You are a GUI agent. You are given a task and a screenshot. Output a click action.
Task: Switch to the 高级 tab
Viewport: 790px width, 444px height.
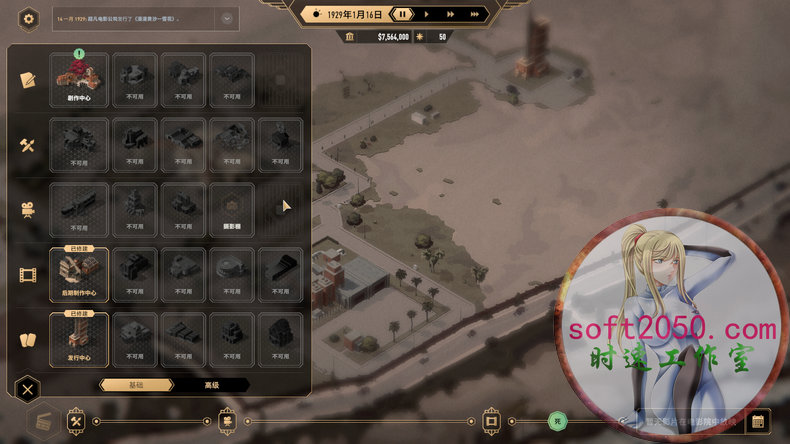coord(211,385)
